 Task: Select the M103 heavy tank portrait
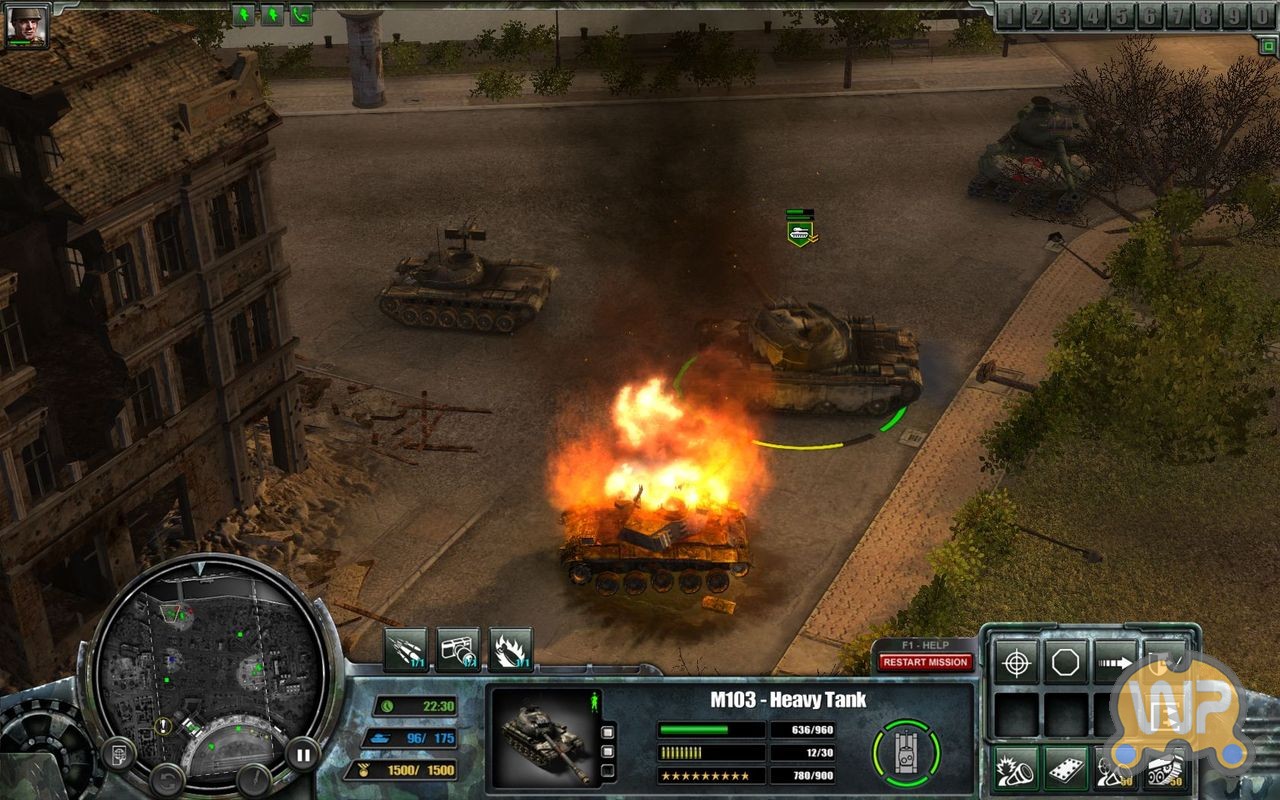[541, 734]
